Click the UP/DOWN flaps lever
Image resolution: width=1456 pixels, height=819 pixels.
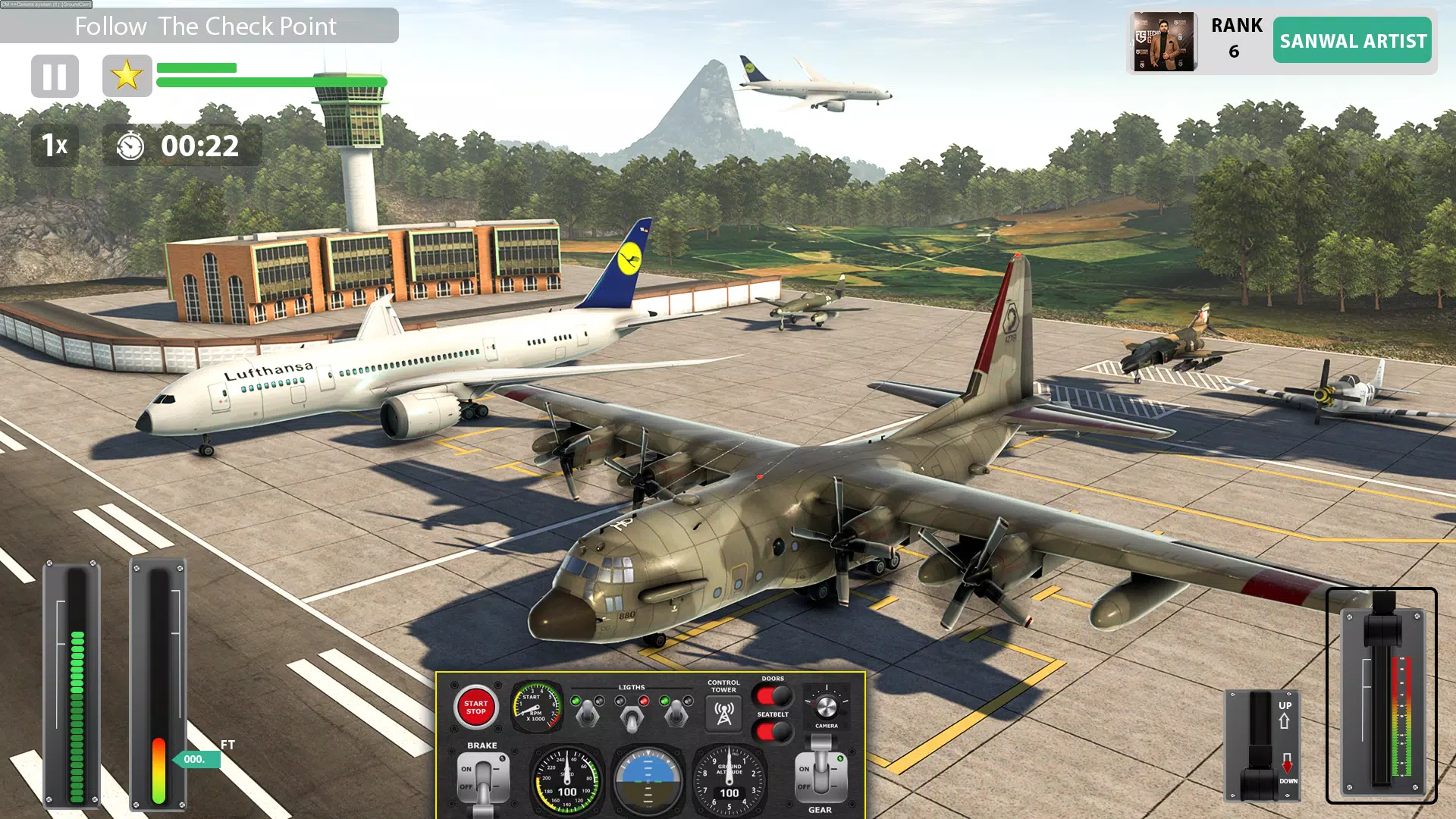pyautogui.click(x=1262, y=747)
